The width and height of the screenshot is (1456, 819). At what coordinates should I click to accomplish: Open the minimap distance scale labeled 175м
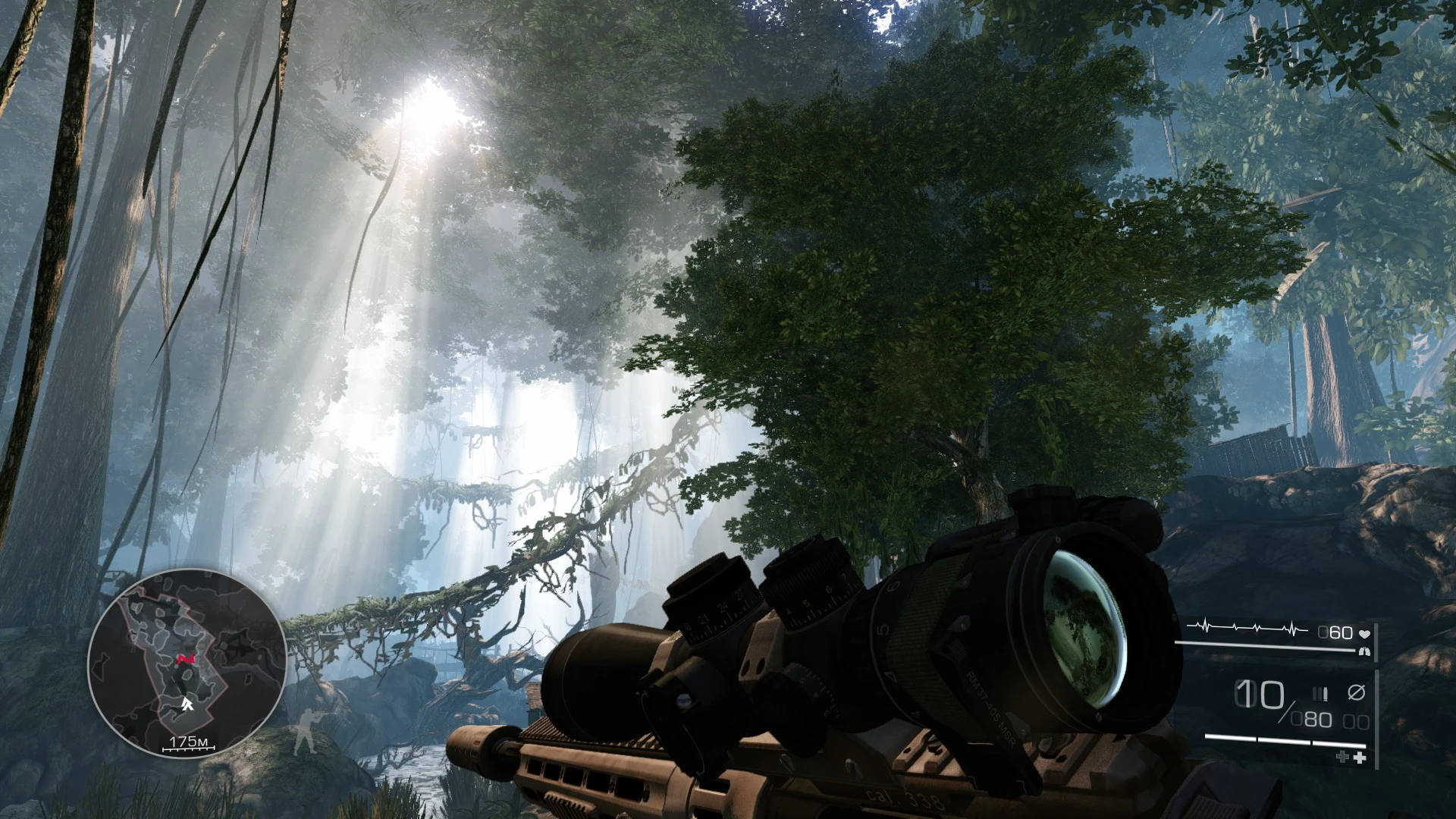189,742
